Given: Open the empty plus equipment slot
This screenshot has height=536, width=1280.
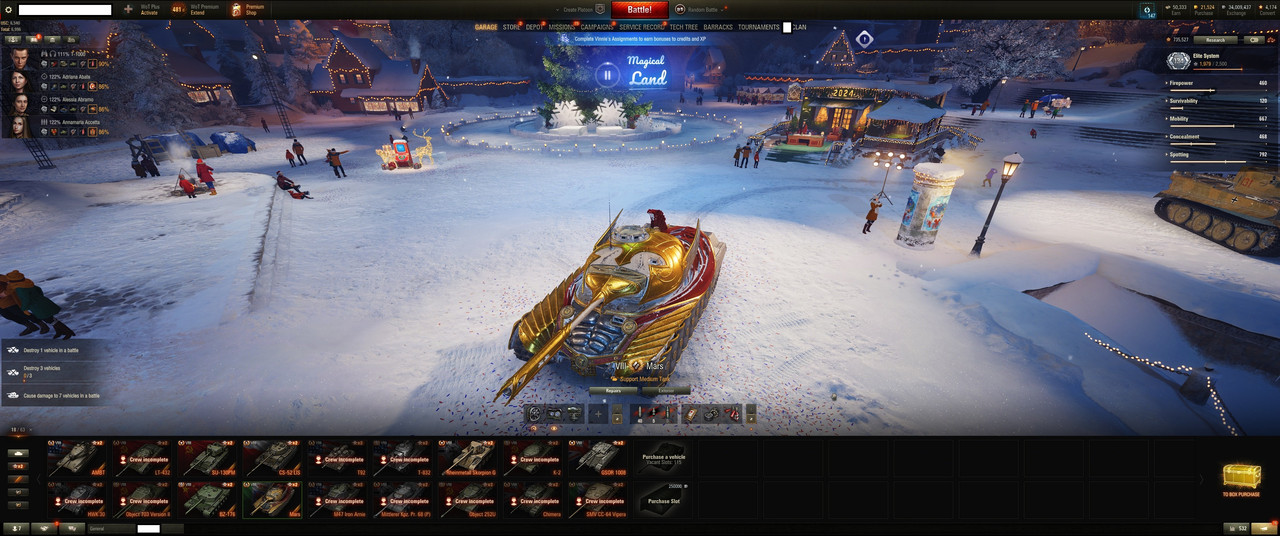Looking at the screenshot, I should (597, 413).
